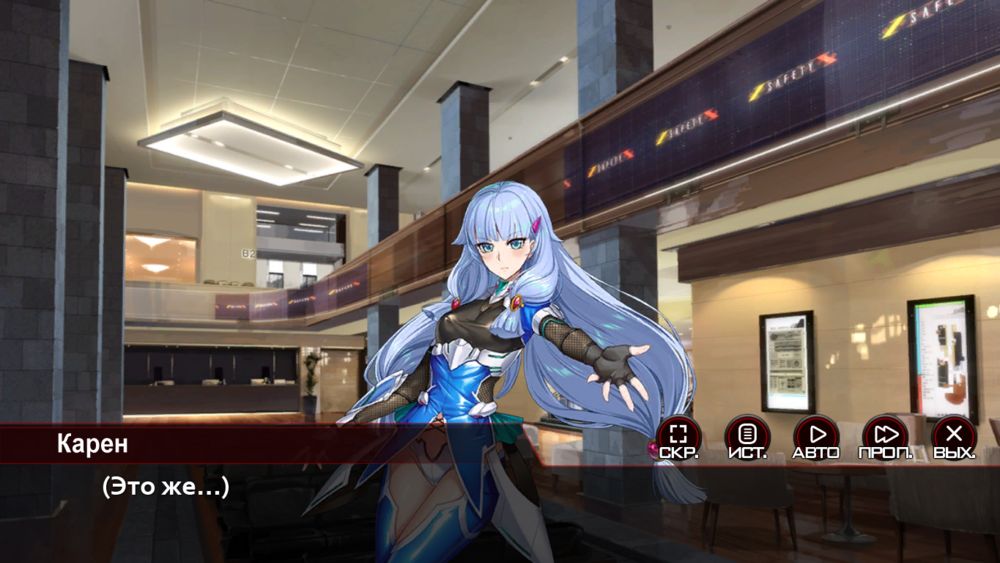
Task: Open the dialogue history (ИСТ.)
Action: coord(747,436)
